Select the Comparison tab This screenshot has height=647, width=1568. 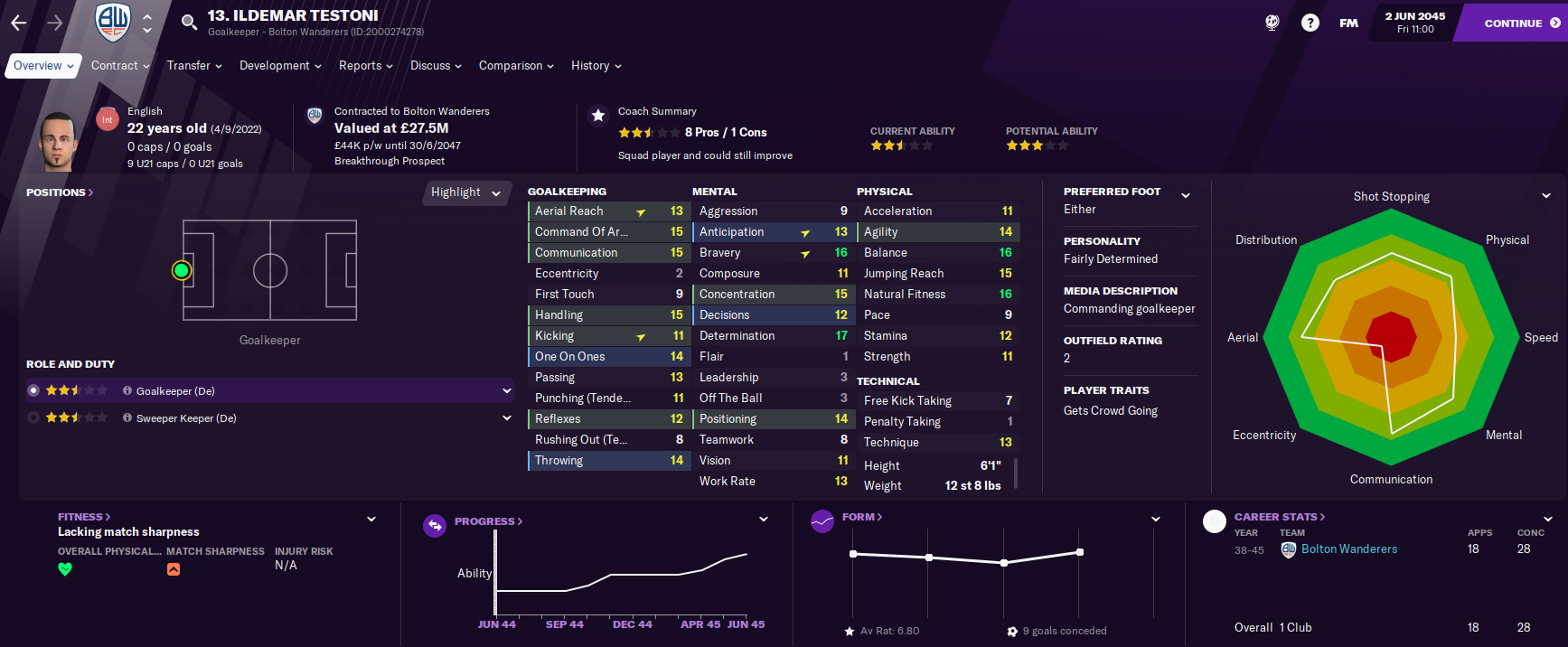click(516, 66)
